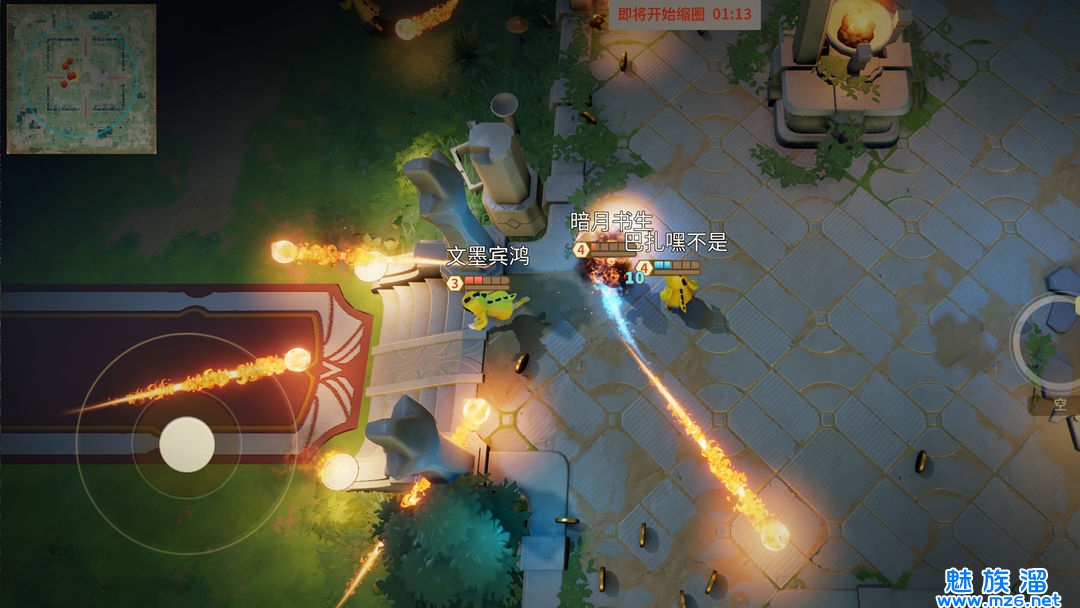1080x608 pixels.
Task: Tap the white virtual joystick knob
Action: [187, 444]
